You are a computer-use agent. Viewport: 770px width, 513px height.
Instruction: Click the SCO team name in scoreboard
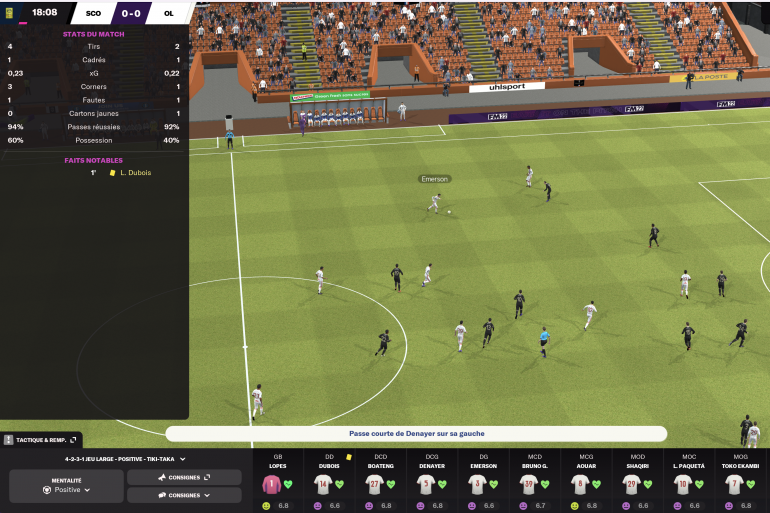(94, 14)
